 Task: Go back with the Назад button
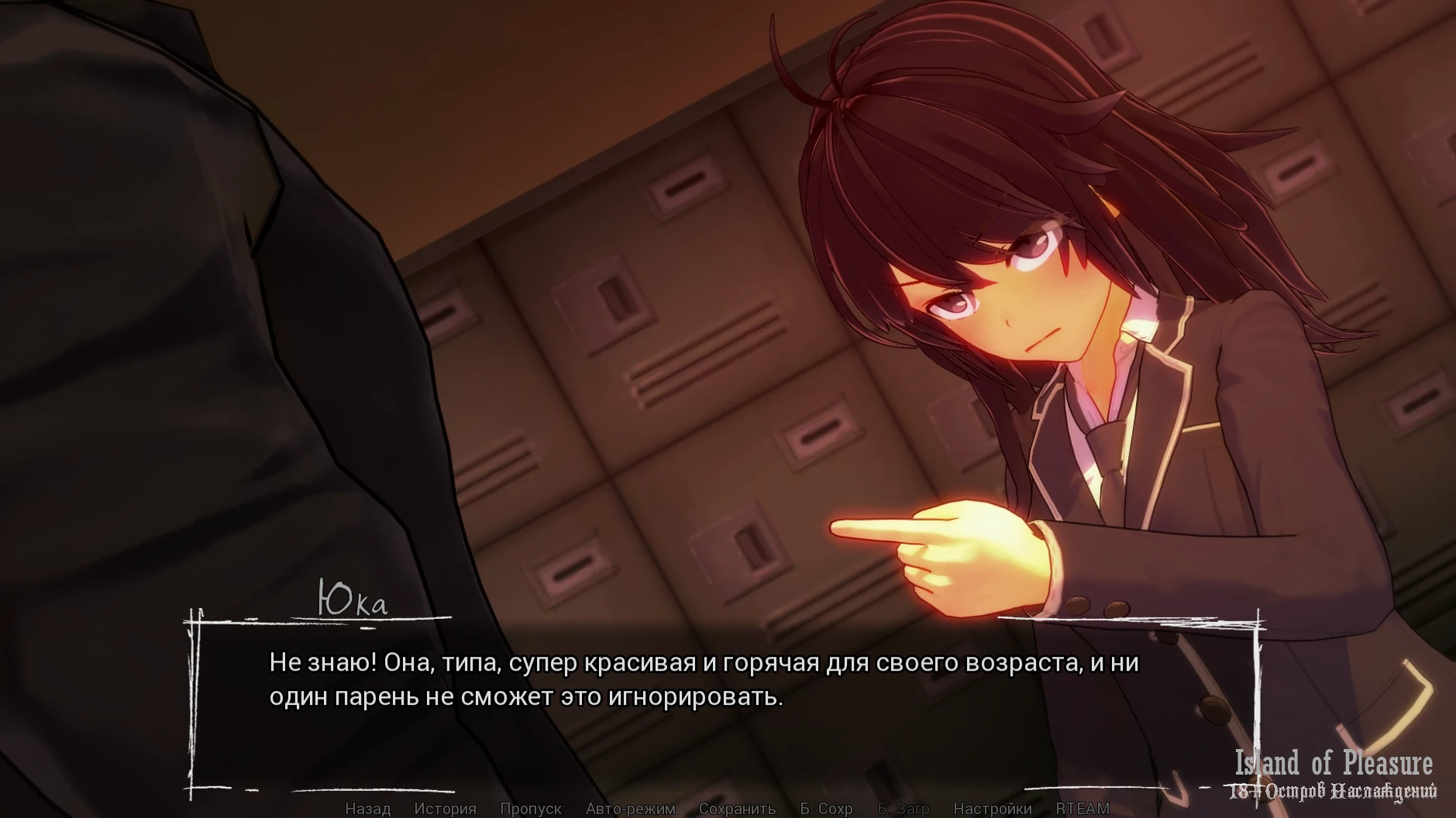coord(367,809)
